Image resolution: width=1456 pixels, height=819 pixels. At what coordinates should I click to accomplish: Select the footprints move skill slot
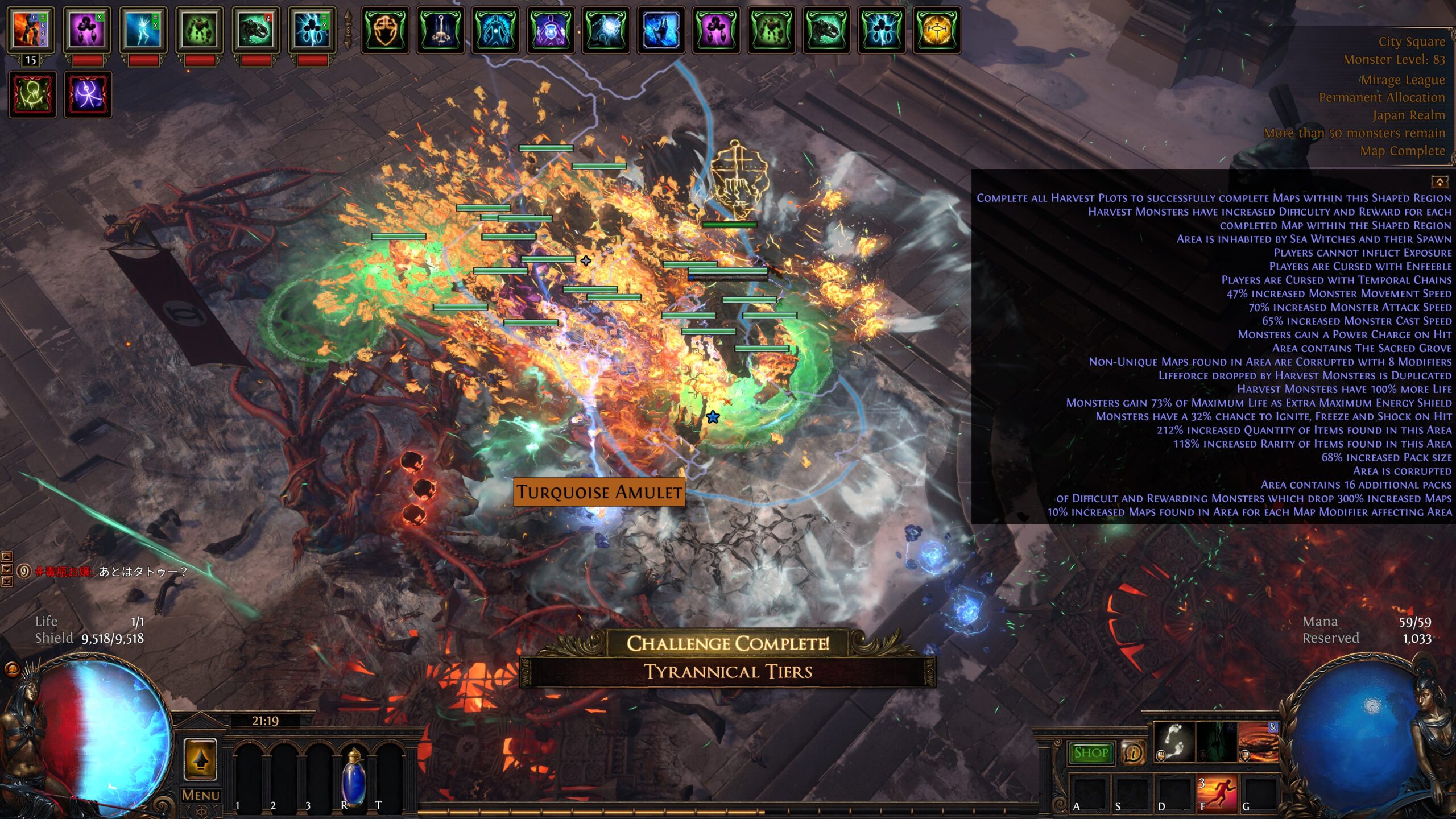tap(1174, 742)
